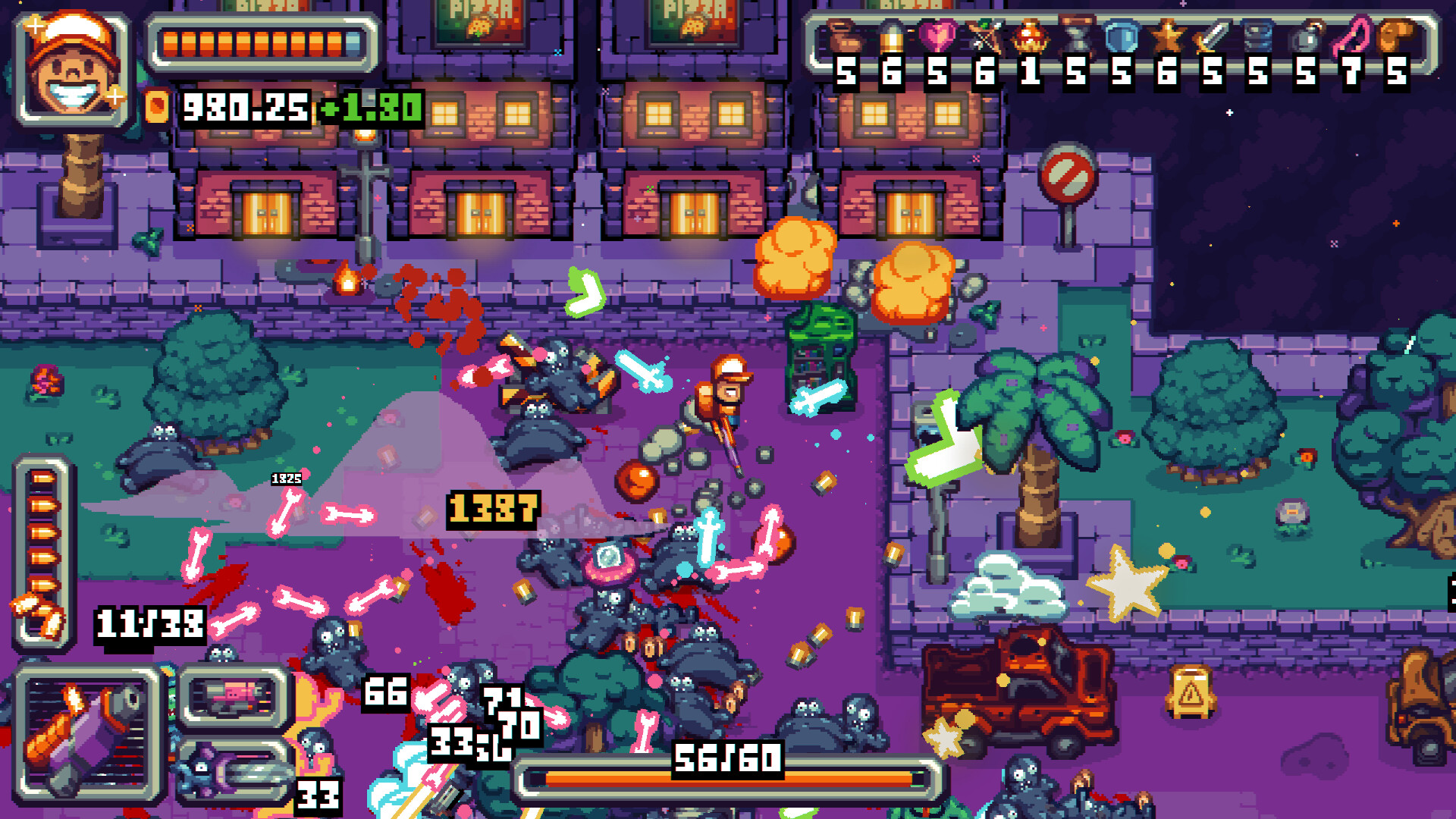Select the gold star upgrade icon
Image resolution: width=1456 pixels, height=819 pixels.
[x=1167, y=36]
